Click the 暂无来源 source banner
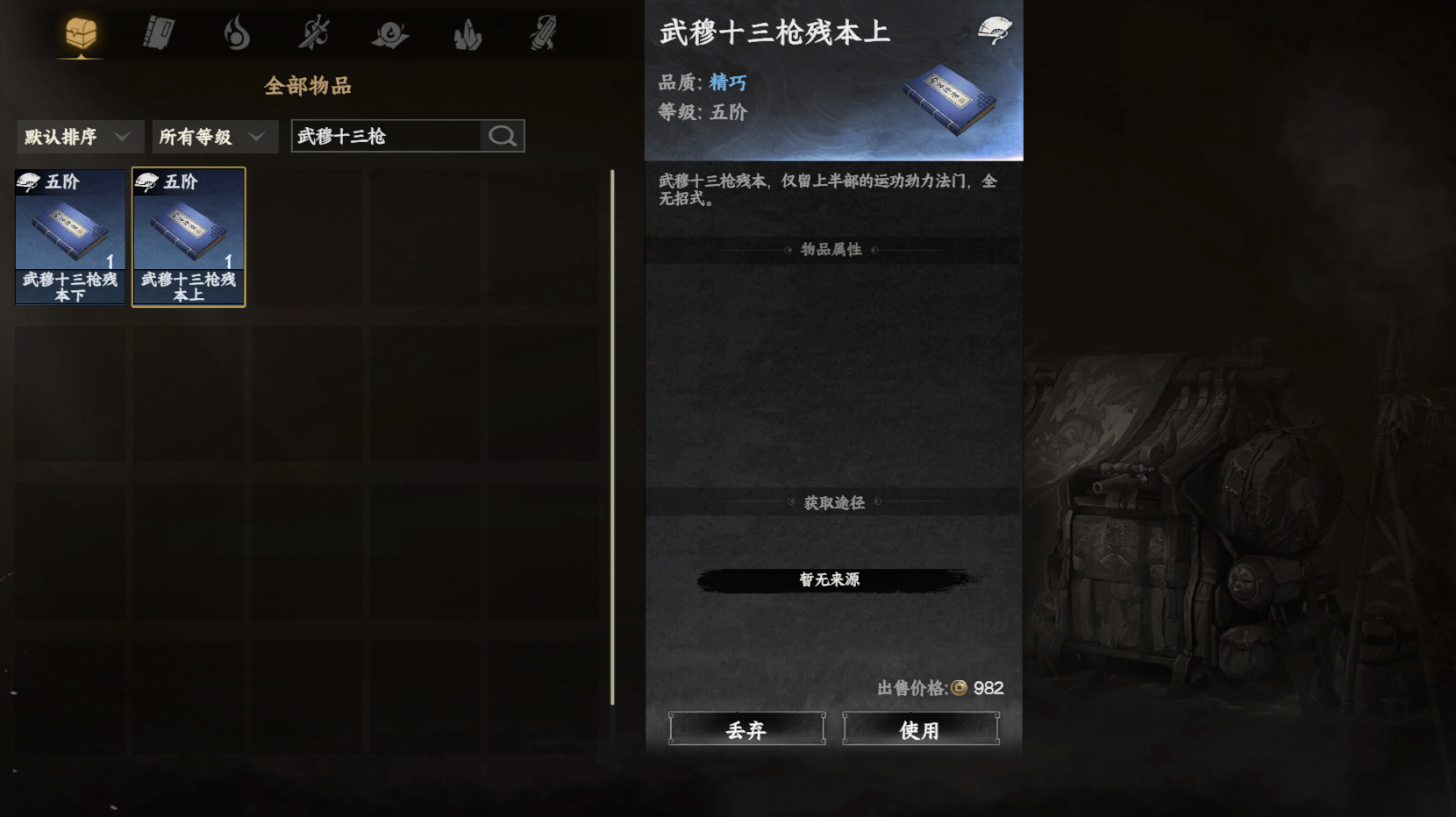 831,579
